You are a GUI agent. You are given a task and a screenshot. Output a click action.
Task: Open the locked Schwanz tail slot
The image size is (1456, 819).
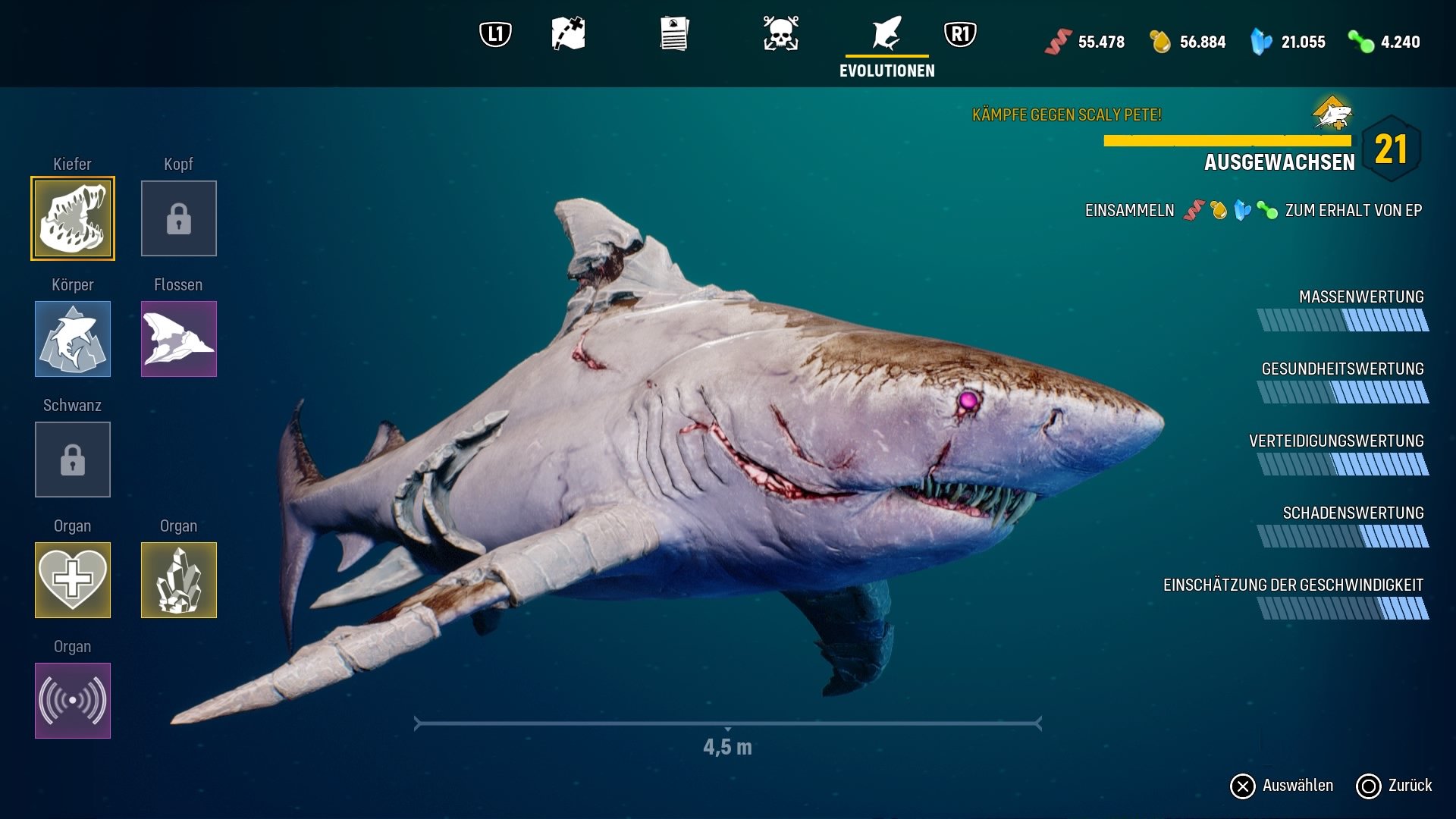tap(73, 460)
